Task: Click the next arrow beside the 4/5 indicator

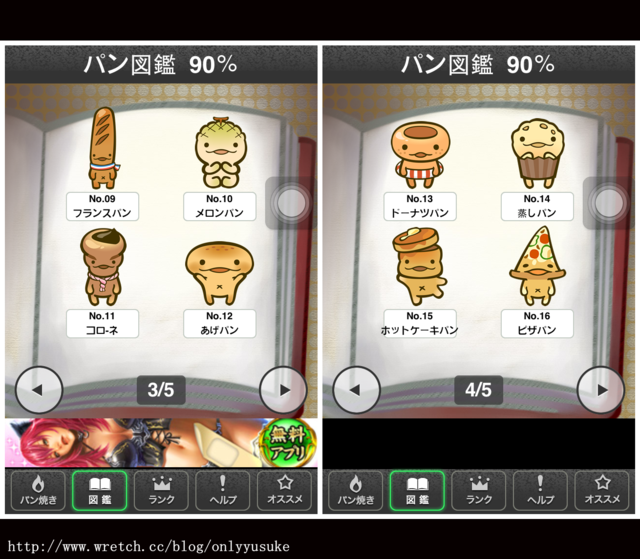Action: [601, 390]
